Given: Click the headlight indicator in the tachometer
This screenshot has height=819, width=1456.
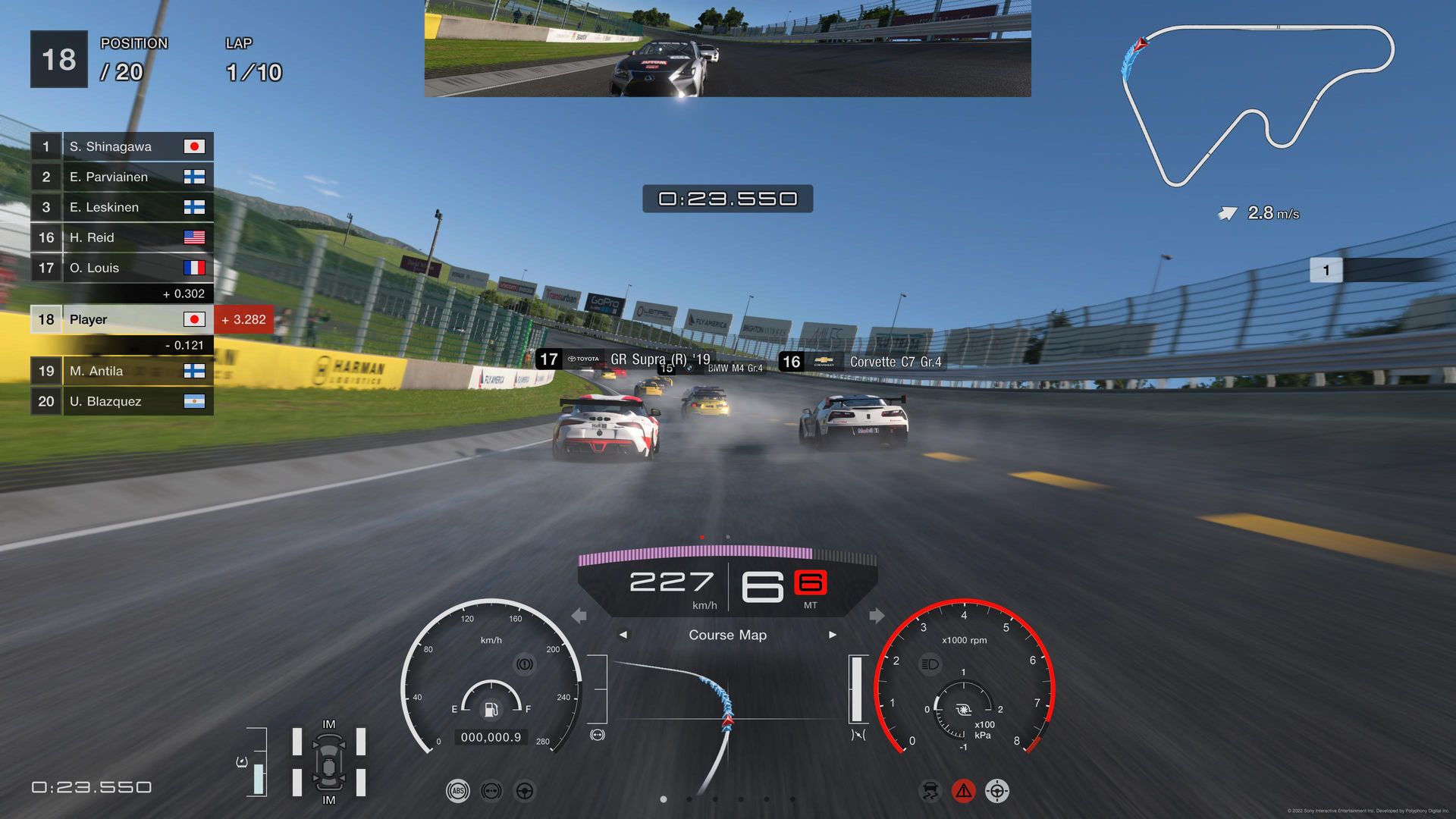Looking at the screenshot, I should click(930, 664).
